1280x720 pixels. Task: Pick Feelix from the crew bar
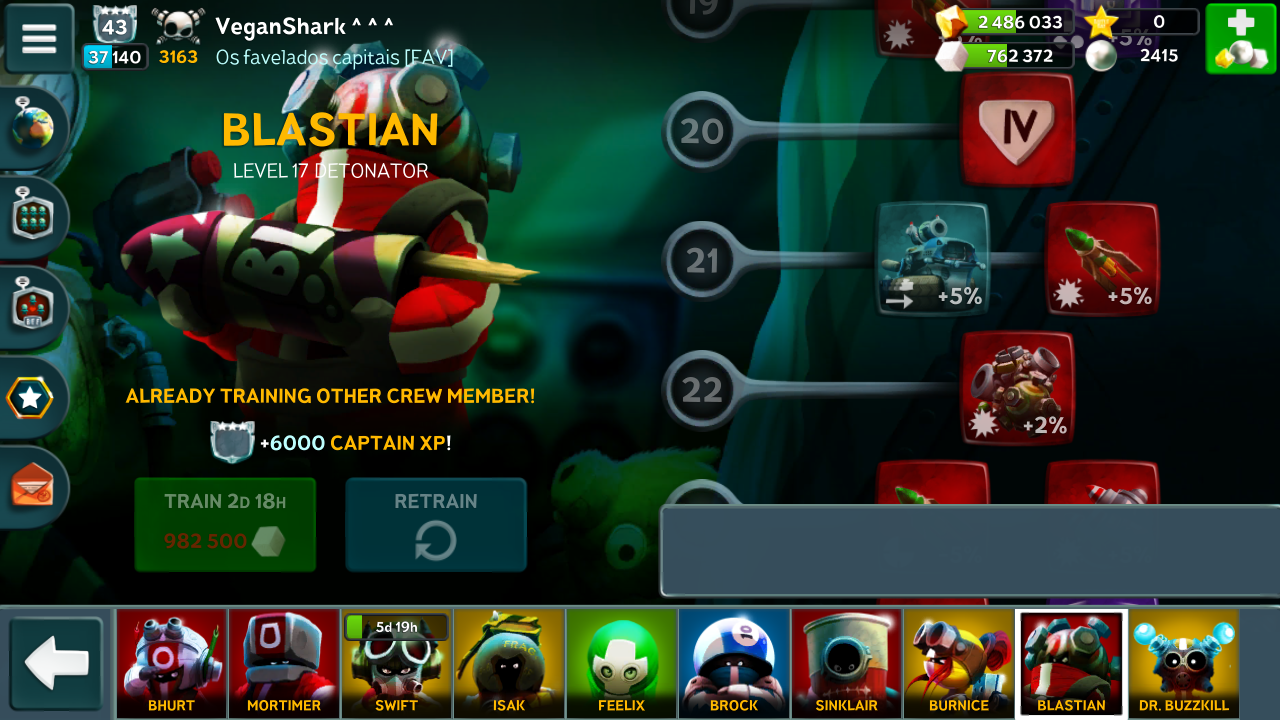621,663
